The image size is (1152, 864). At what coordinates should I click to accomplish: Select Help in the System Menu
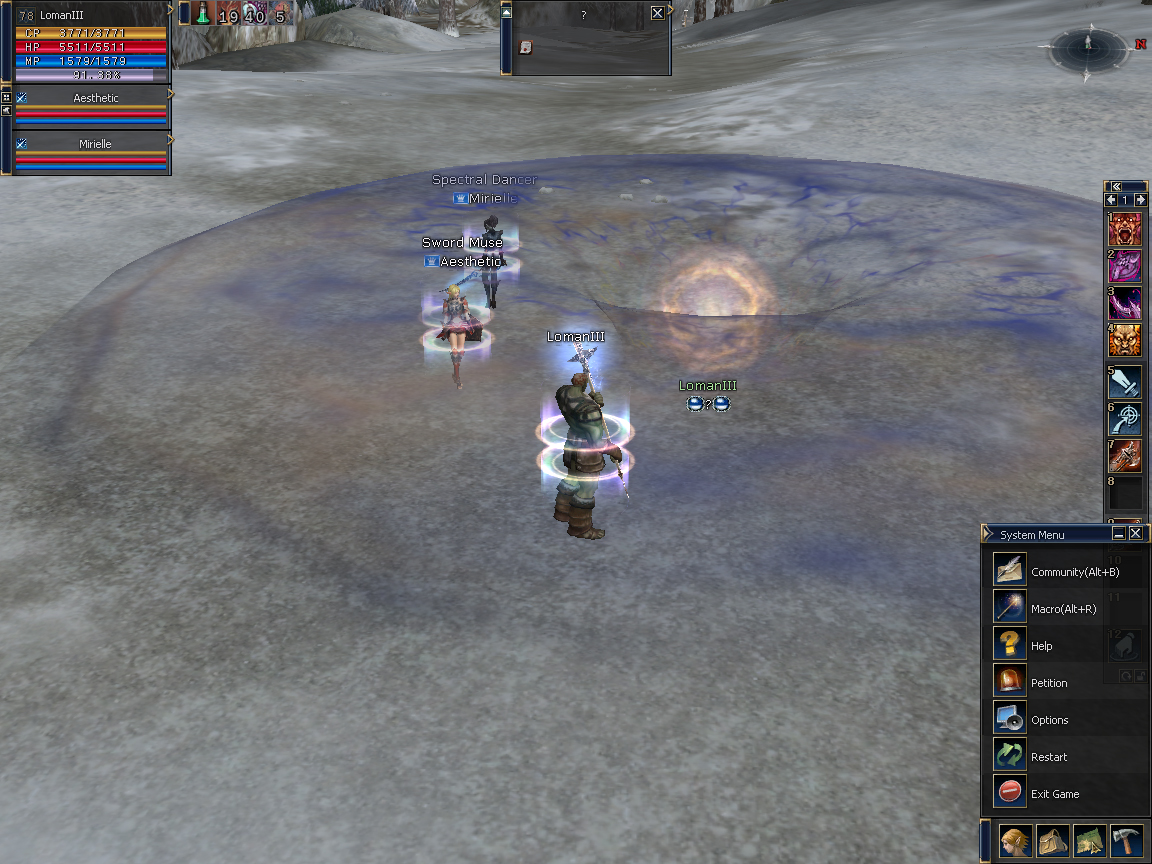(1010, 645)
